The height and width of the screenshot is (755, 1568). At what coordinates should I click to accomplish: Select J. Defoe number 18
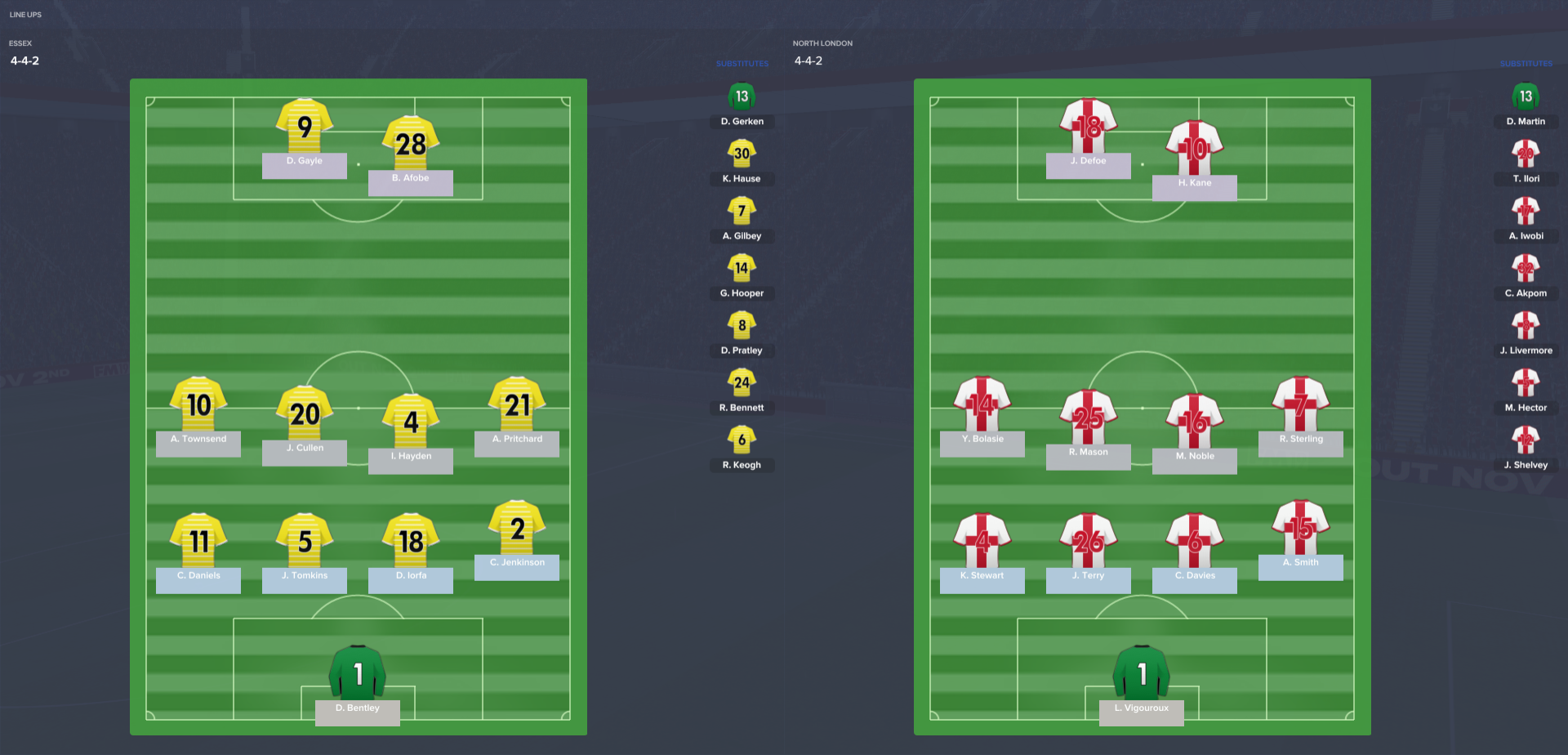(x=1089, y=127)
